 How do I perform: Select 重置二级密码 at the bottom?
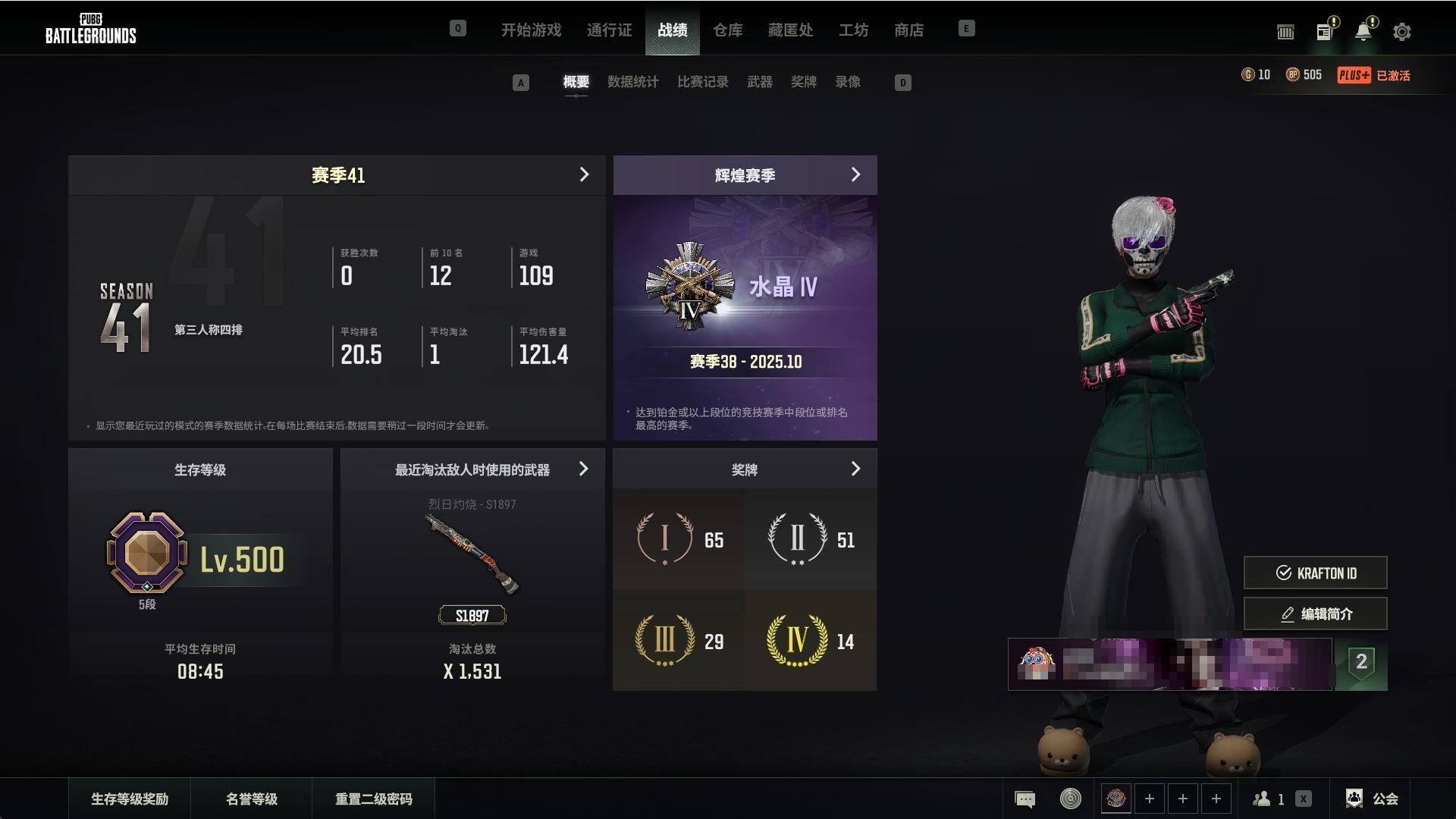point(373,799)
